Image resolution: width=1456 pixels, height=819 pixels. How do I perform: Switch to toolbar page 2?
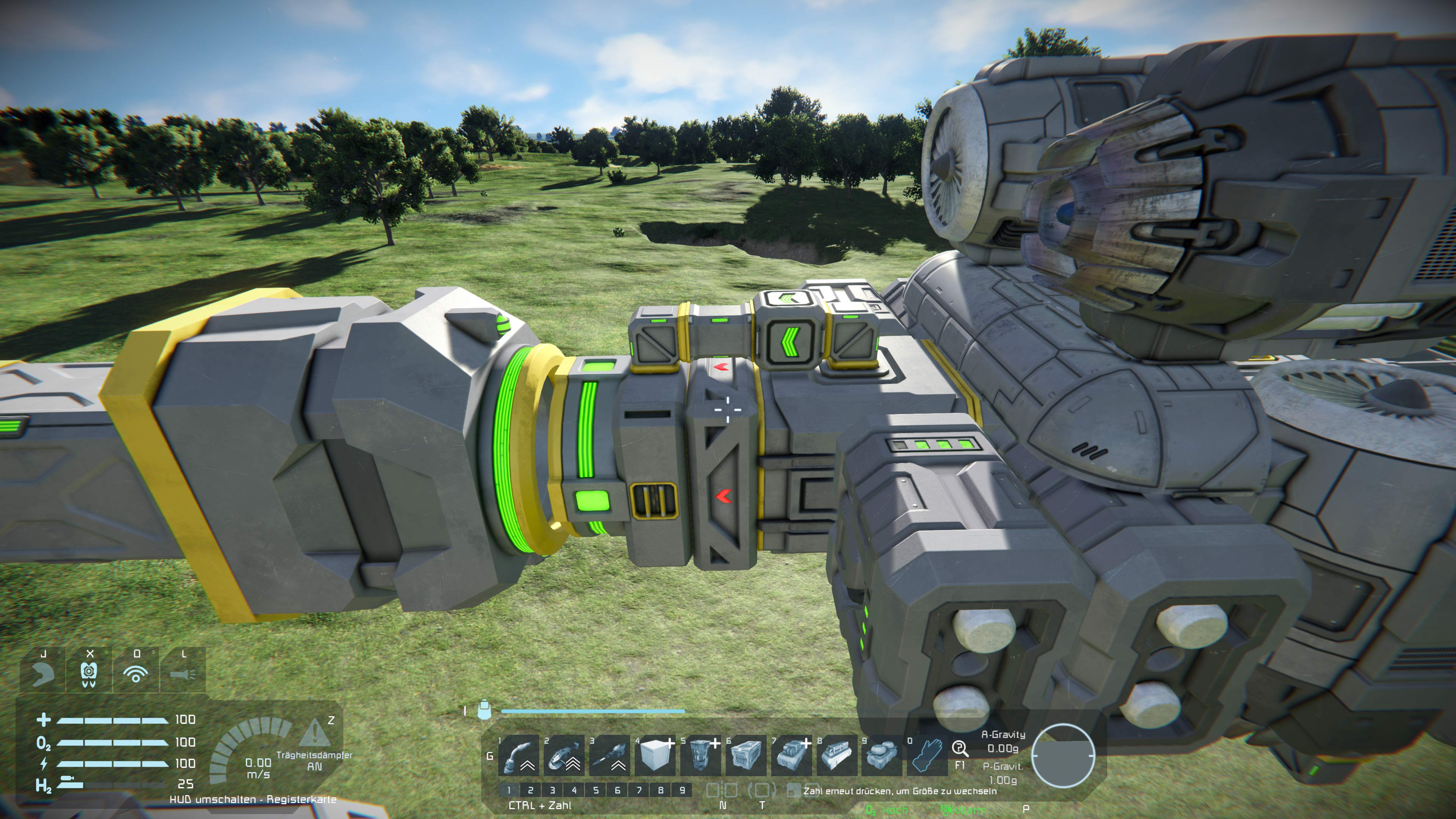coord(530,790)
